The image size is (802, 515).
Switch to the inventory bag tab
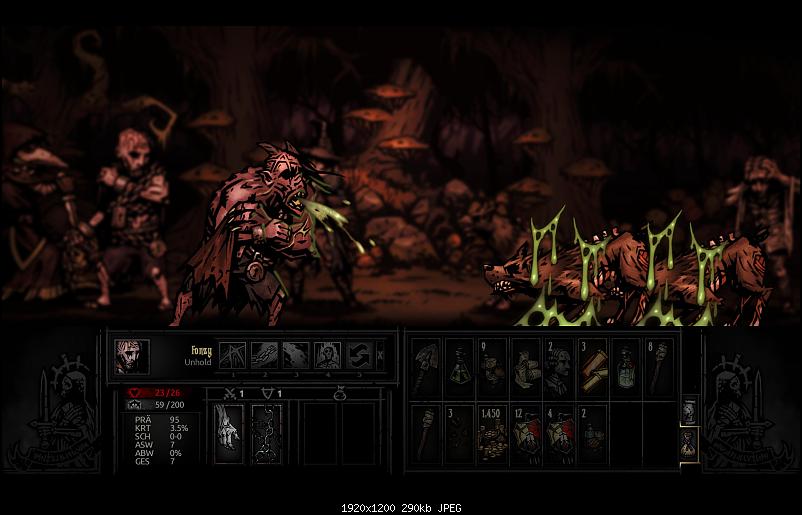[x=690, y=443]
